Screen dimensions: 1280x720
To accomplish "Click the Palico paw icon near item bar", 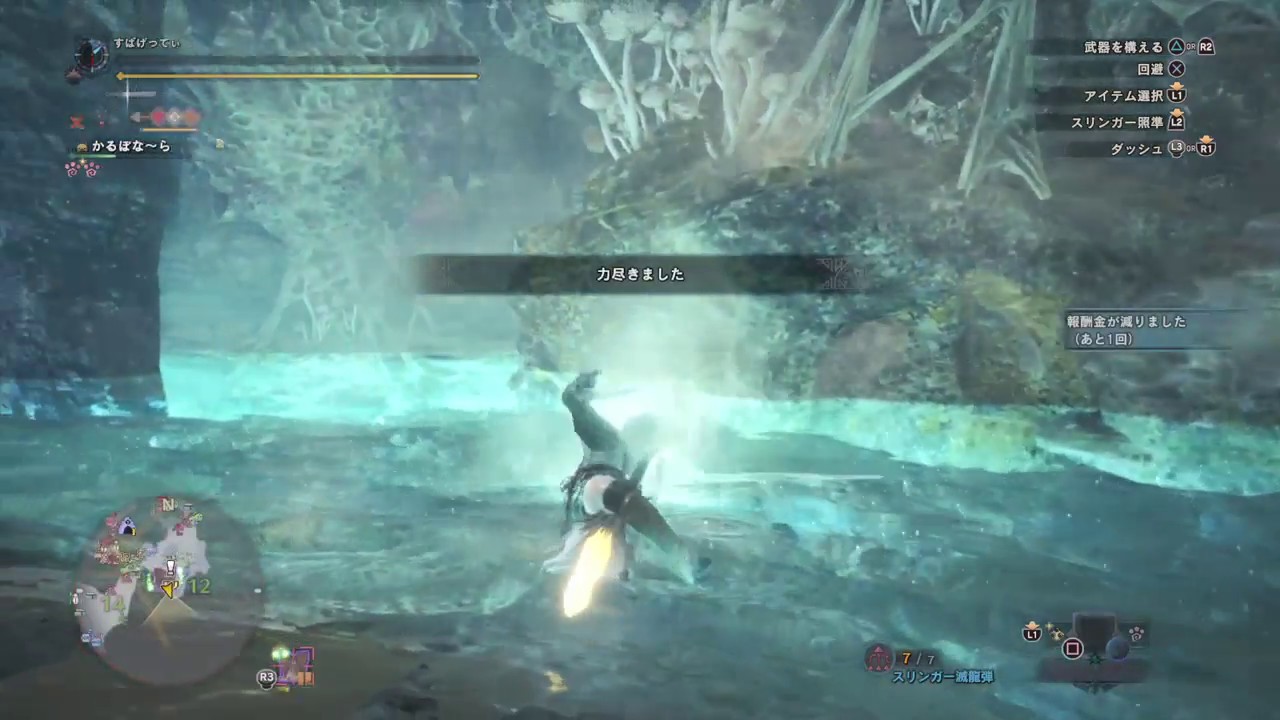I will coord(1136,634).
